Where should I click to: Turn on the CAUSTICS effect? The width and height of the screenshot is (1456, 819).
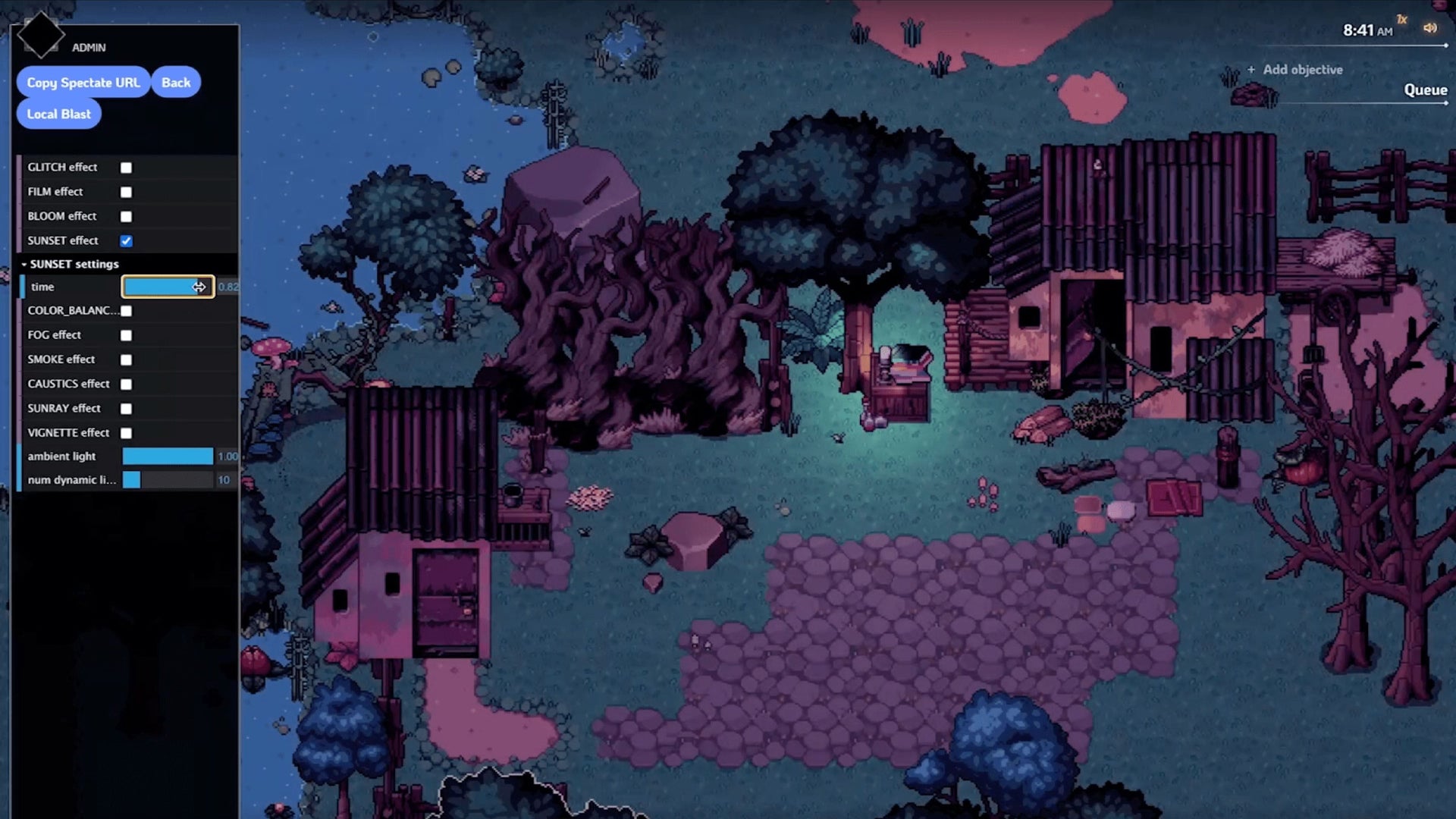click(x=126, y=384)
